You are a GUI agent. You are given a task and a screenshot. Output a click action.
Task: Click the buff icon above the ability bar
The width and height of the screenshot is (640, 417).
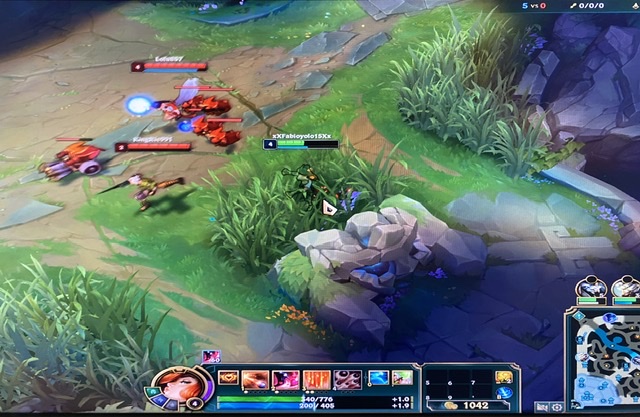pyautogui.click(x=211, y=356)
